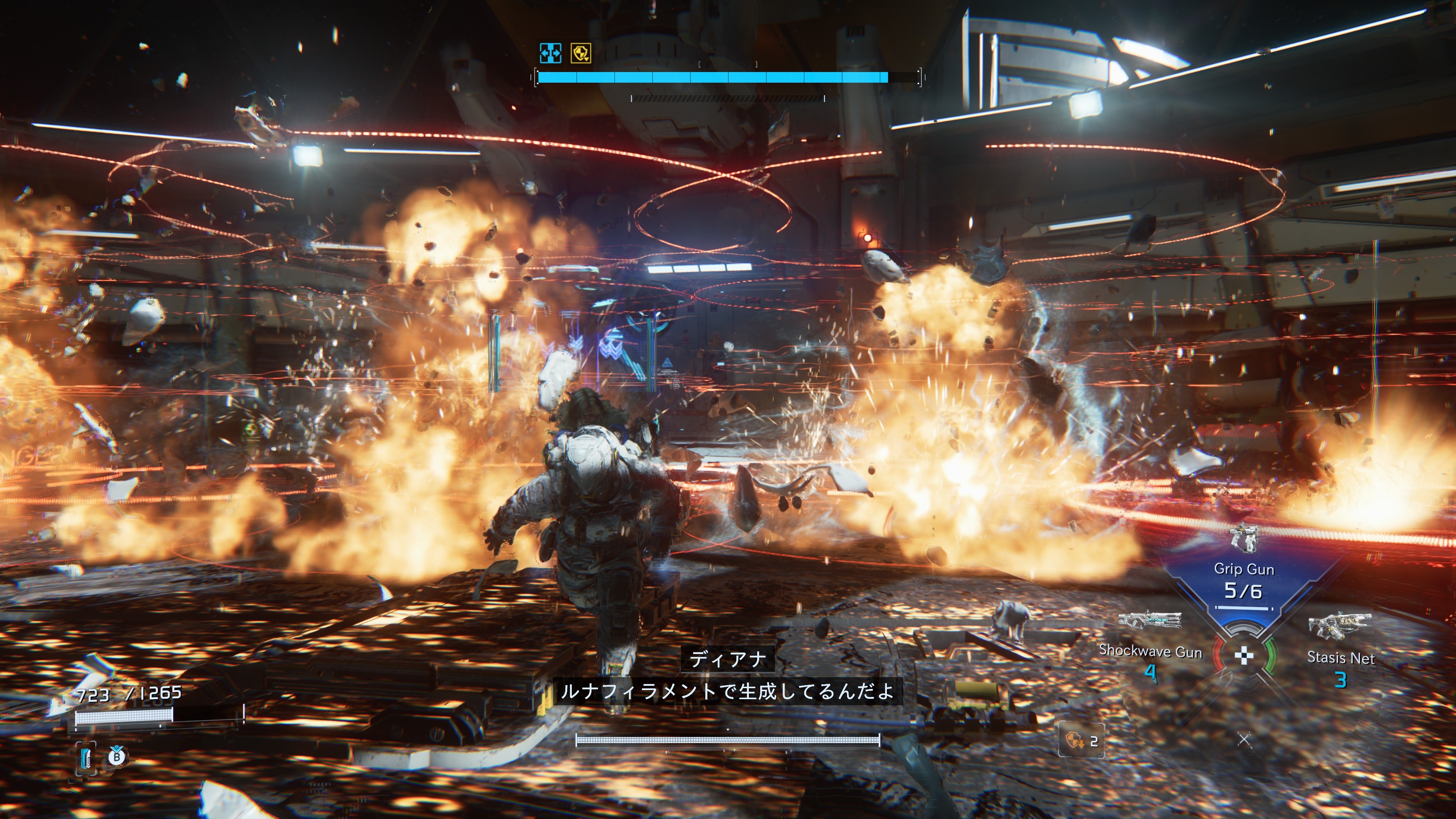Click the blue split-arrows status icon

(x=550, y=53)
